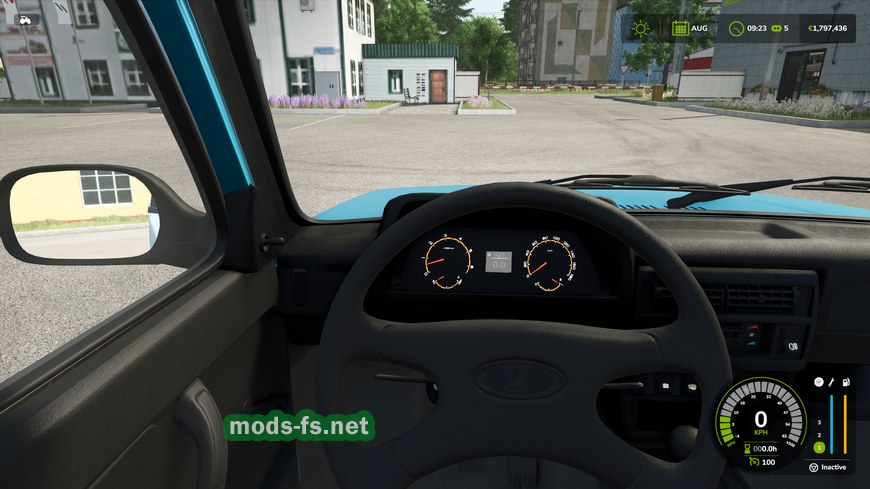Click the fuel pump icon
The width and height of the screenshot is (870, 489).
(846, 382)
